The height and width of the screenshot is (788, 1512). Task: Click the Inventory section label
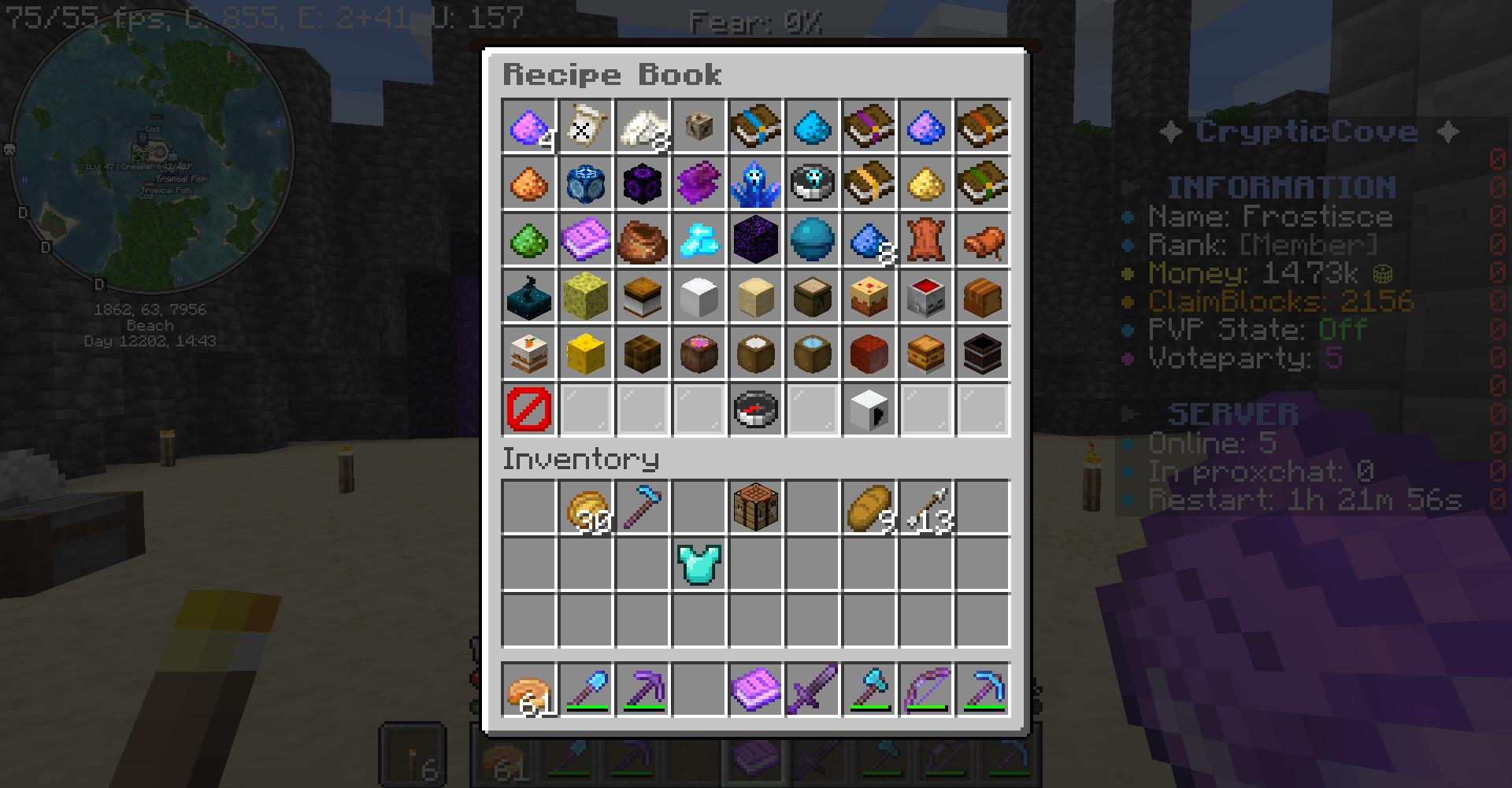tap(580, 459)
